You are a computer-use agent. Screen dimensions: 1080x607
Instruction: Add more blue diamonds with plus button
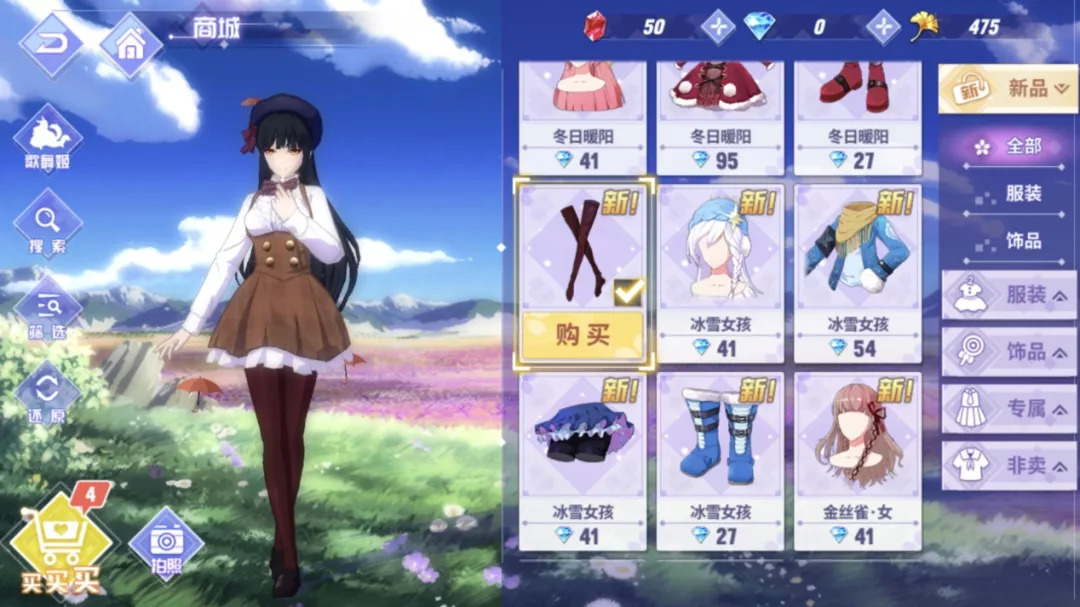pyautogui.click(x=882, y=27)
